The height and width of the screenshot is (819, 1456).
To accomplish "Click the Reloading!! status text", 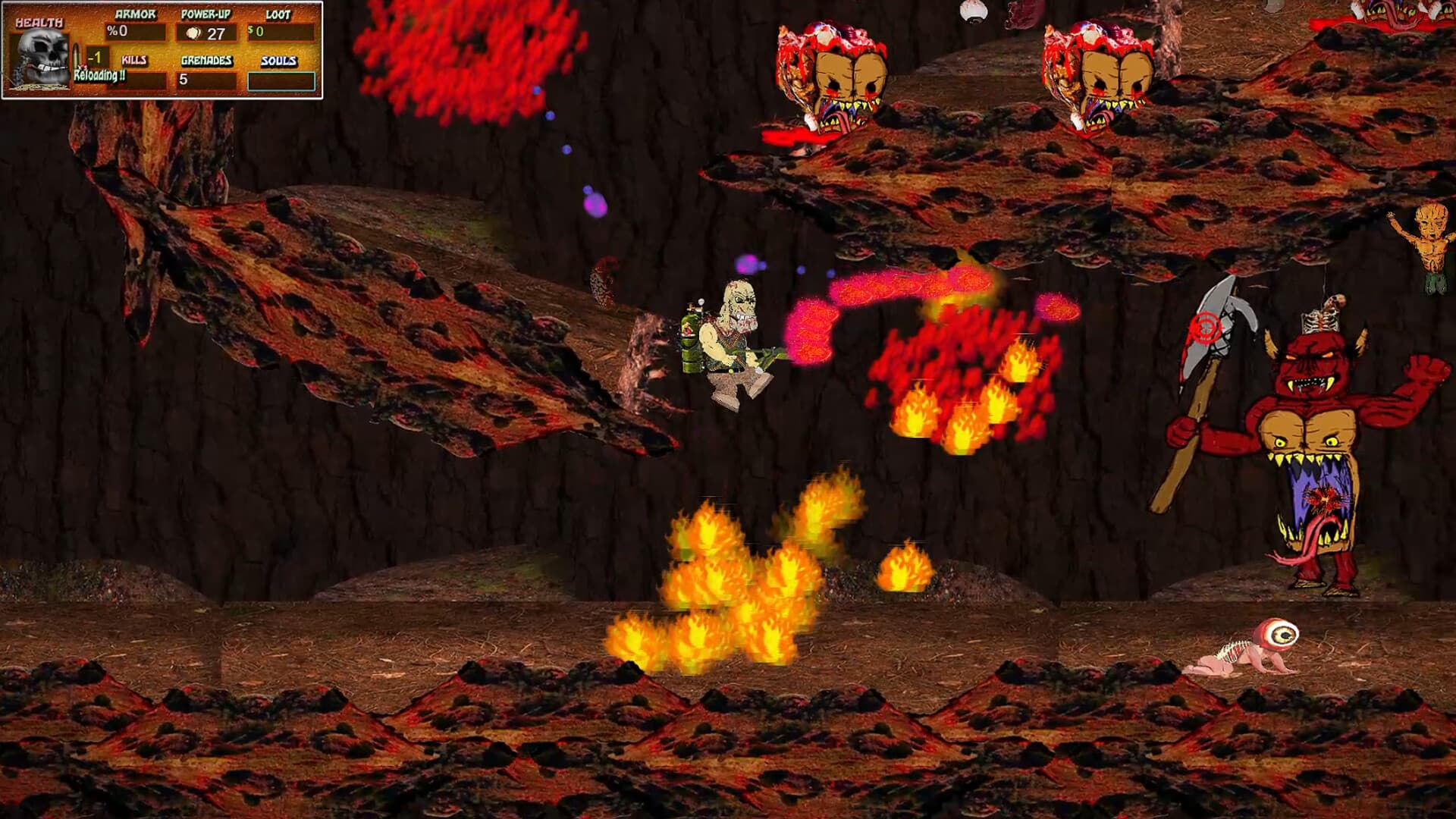I will 99,76.
